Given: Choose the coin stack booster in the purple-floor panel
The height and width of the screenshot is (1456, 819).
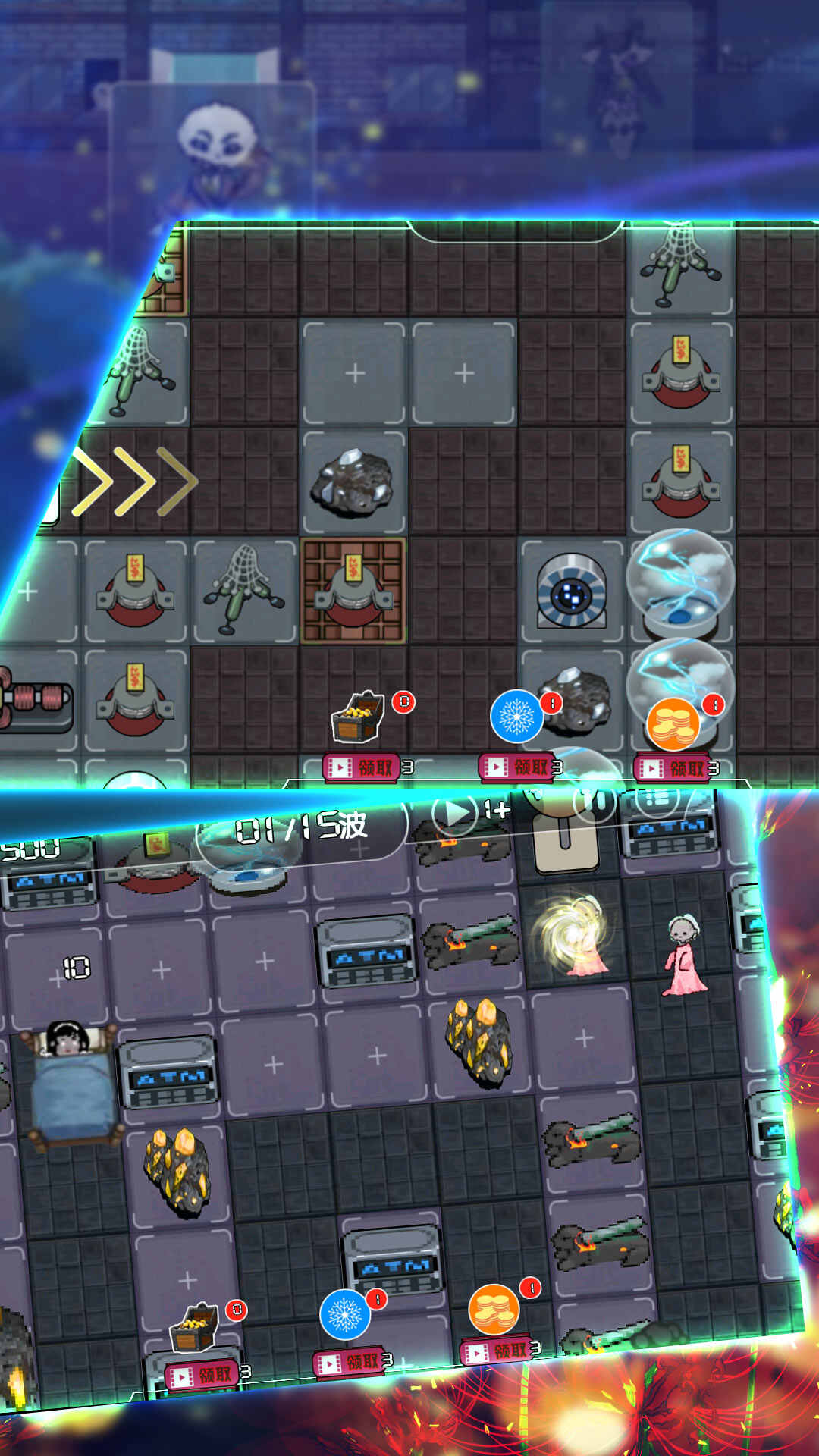Looking at the screenshot, I should (494, 1309).
